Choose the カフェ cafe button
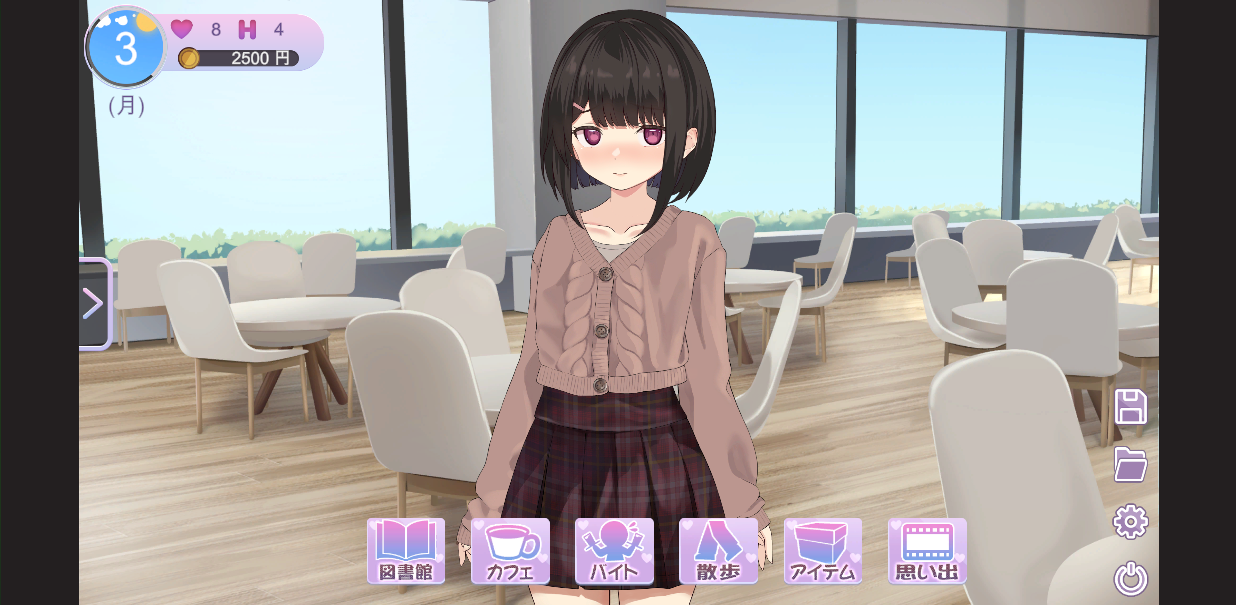 click(x=510, y=550)
